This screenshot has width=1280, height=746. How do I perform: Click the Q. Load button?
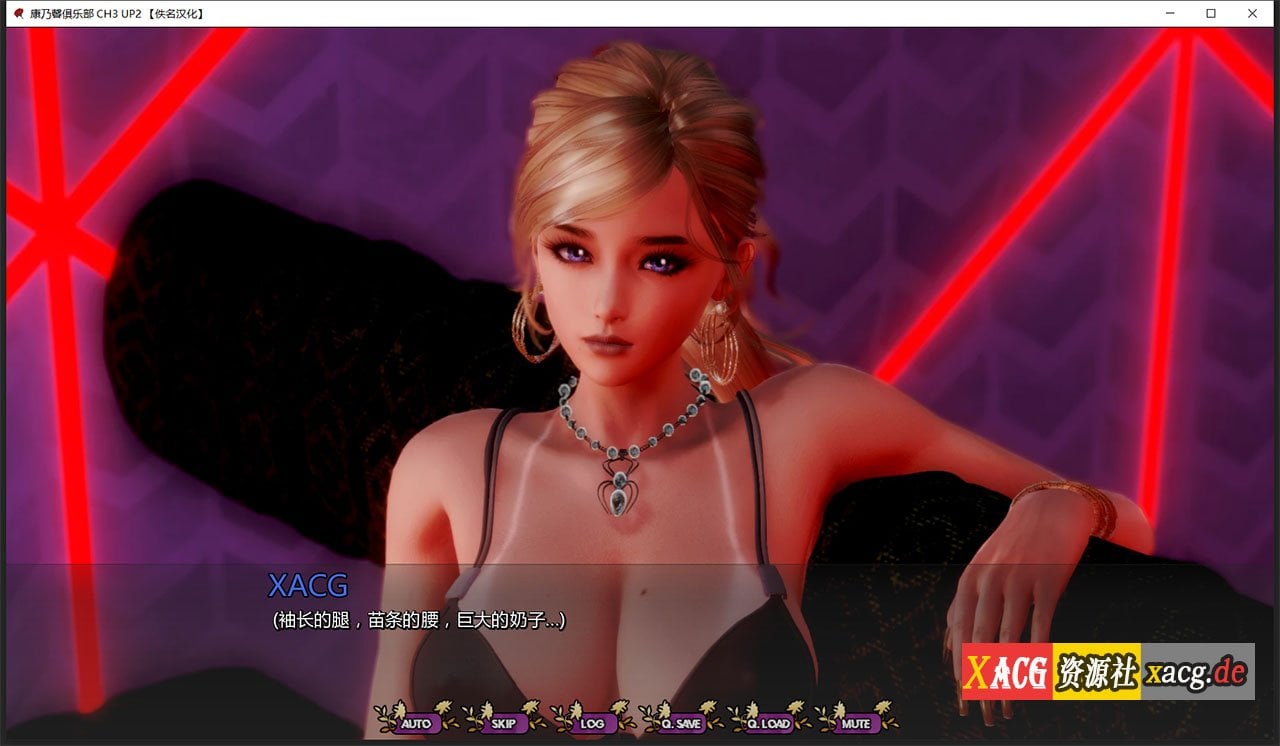pos(769,723)
